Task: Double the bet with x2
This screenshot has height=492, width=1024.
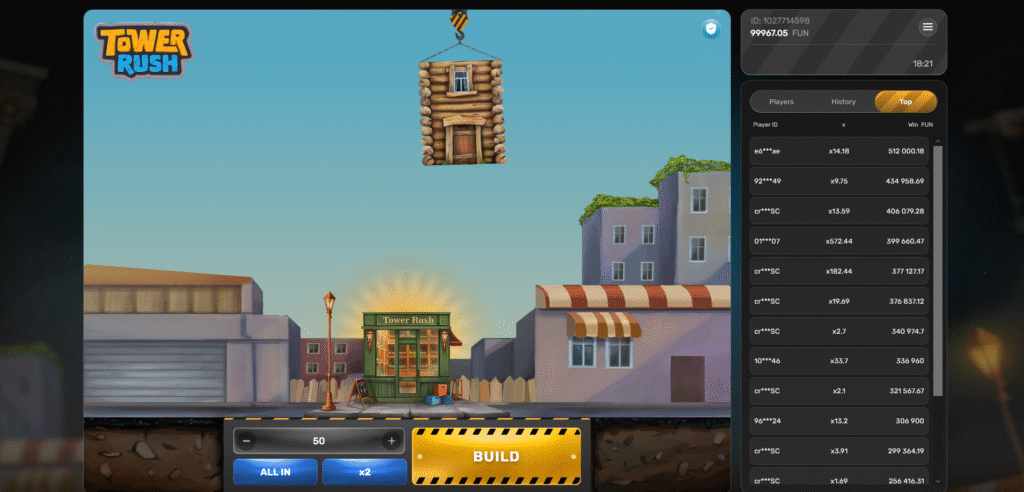Action: [x=365, y=472]
